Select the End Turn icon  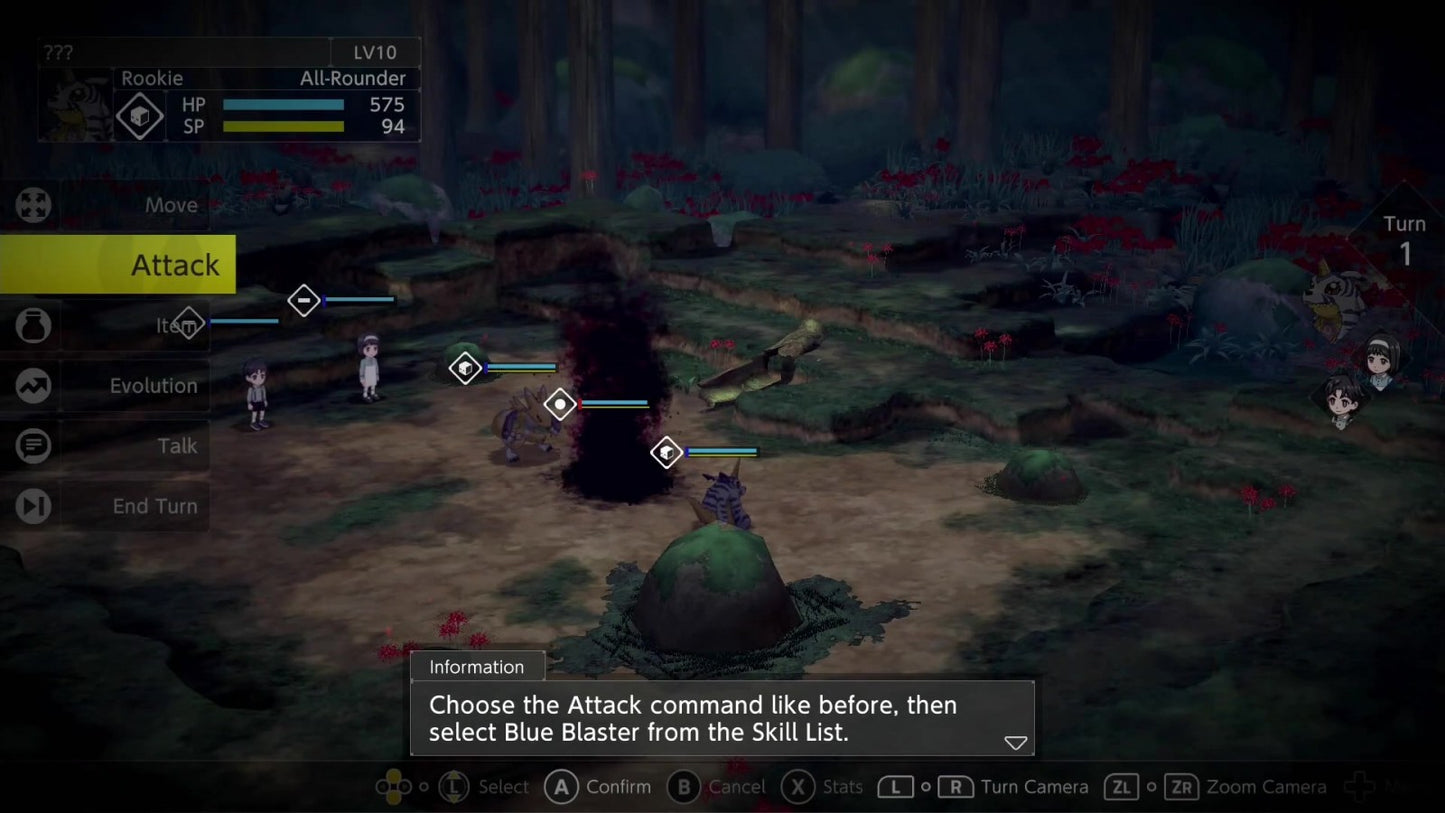point(33,506)
